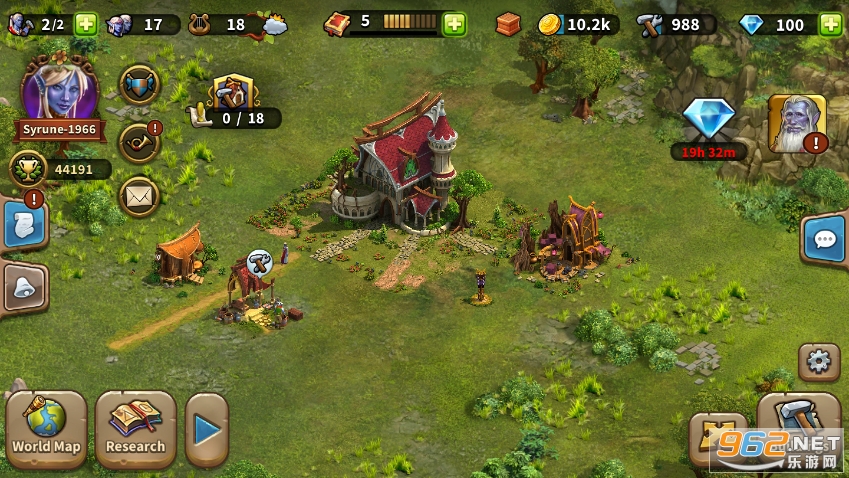Viewport: 849px width, 478px height.
Task: Open the hammer build menu
Action: tap(798, 418)
